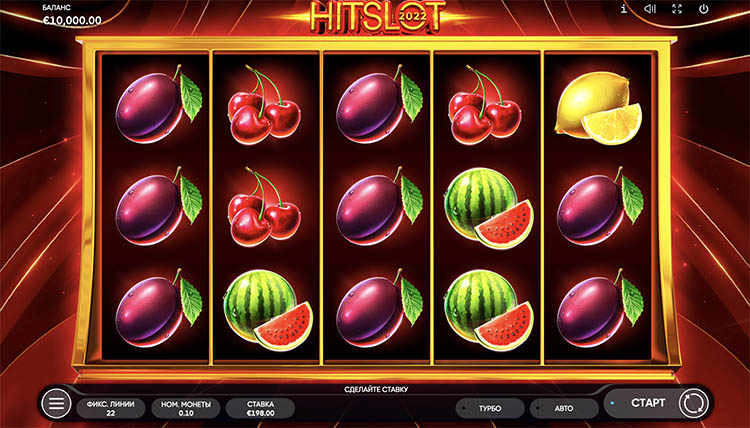Spin the reels with СТАРТ

click(x=647, y=404)
